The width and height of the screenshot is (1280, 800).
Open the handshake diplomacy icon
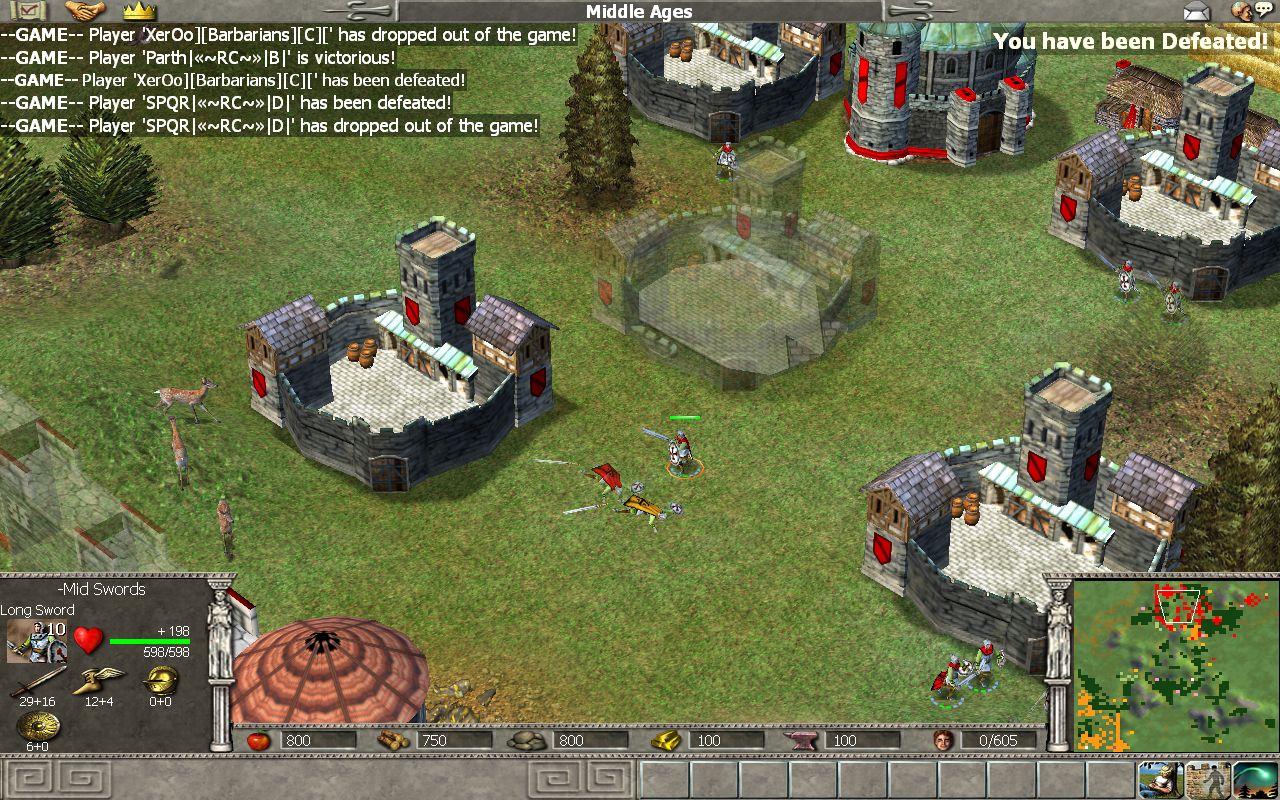(x=85, y=11)
